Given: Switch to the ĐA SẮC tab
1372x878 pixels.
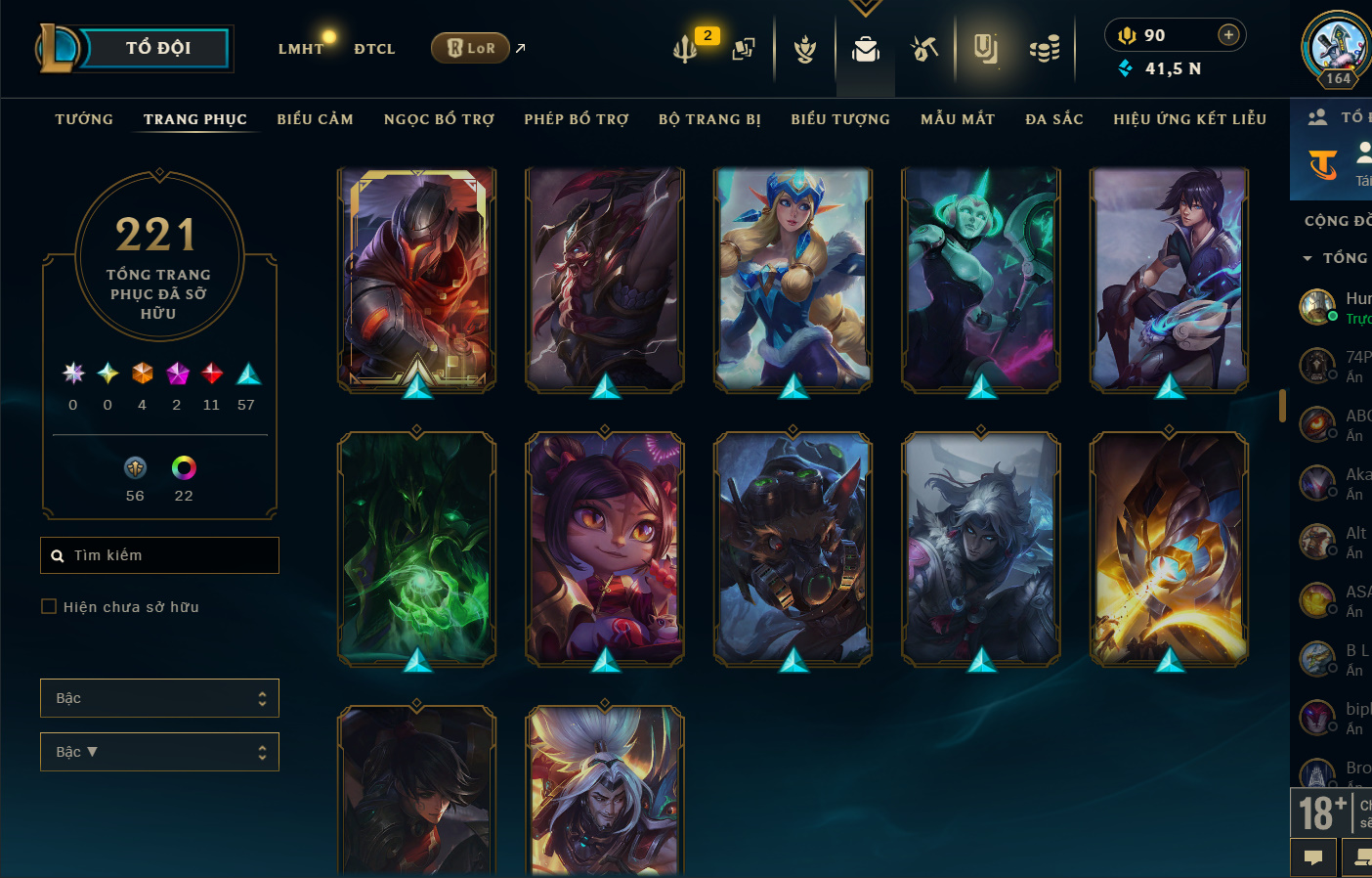Looking at the screenshot, I should [1053, 119].
